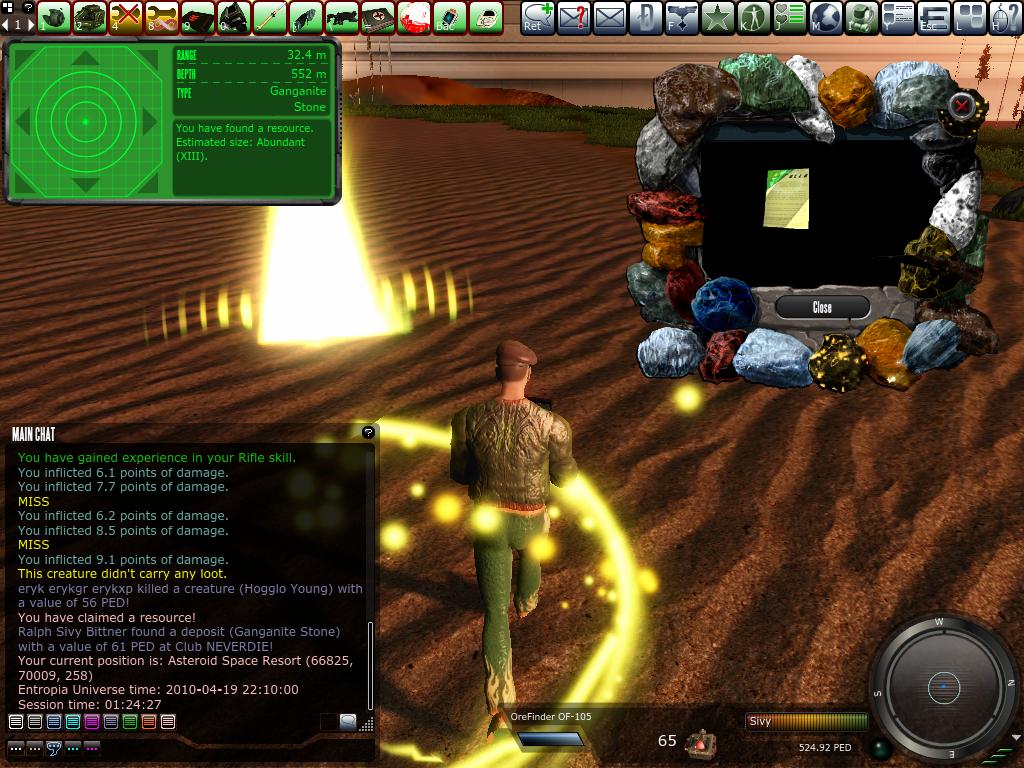Viewport: 1024px width, 768px height.
Task: Select the sword hotbar slot
Action: (269, 17)
